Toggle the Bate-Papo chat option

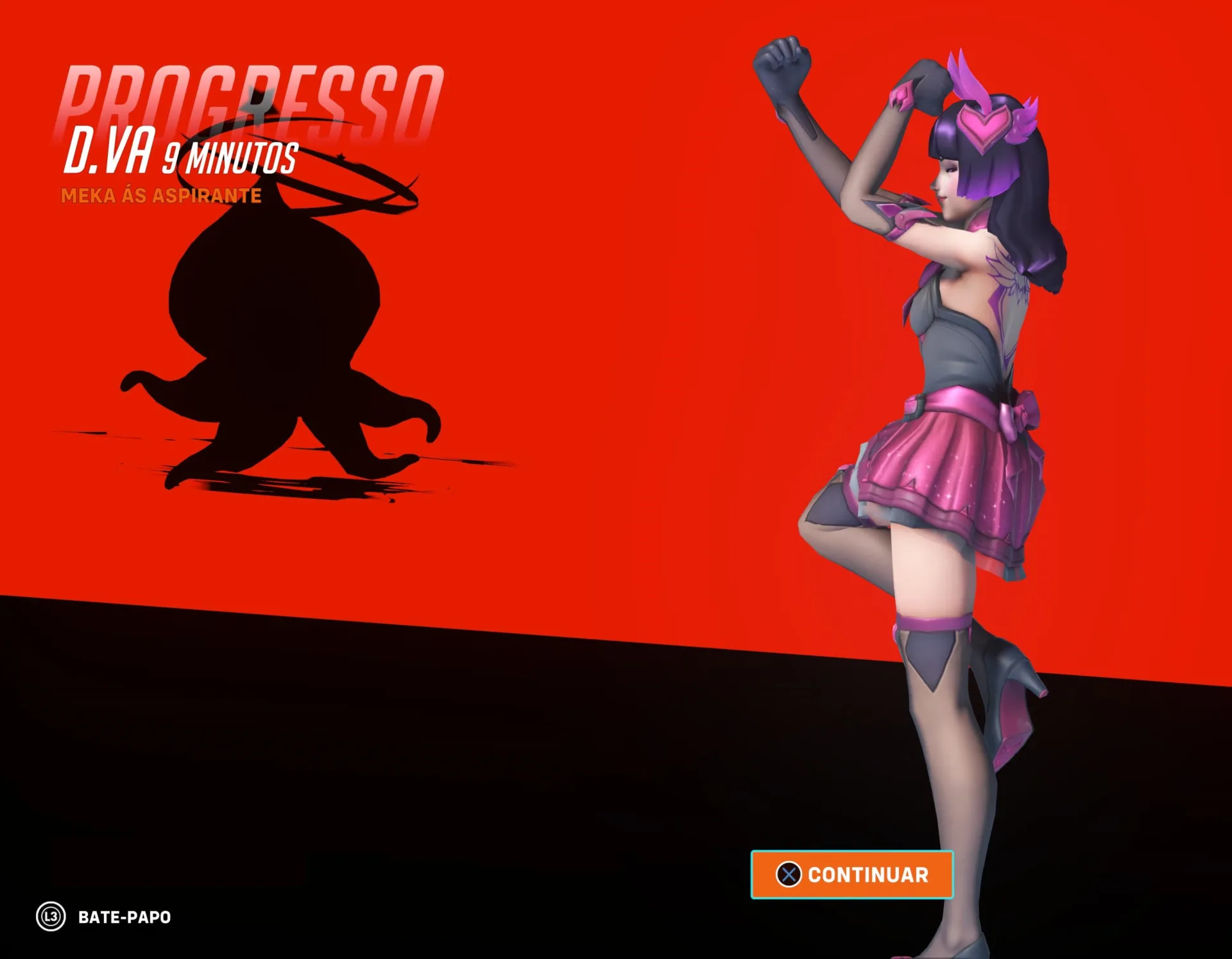122,918
